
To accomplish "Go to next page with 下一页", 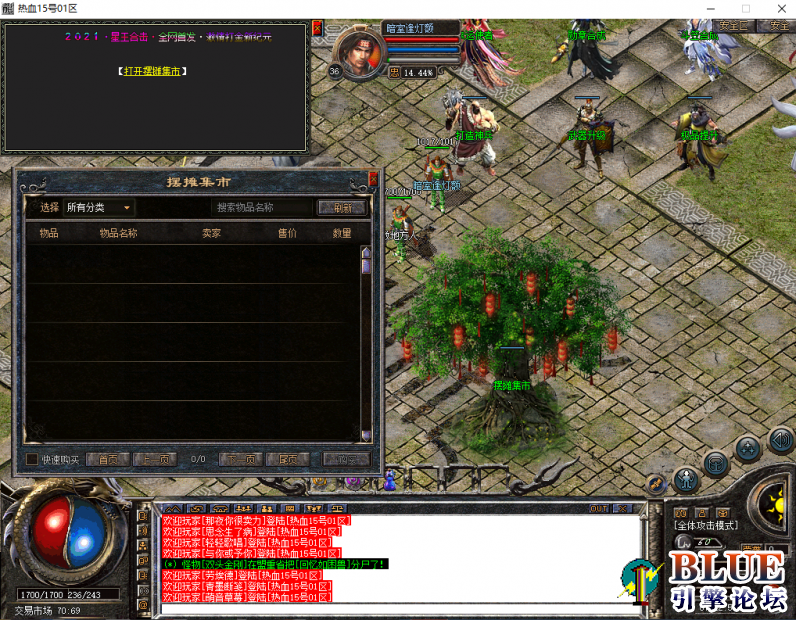I will (242, 460).
